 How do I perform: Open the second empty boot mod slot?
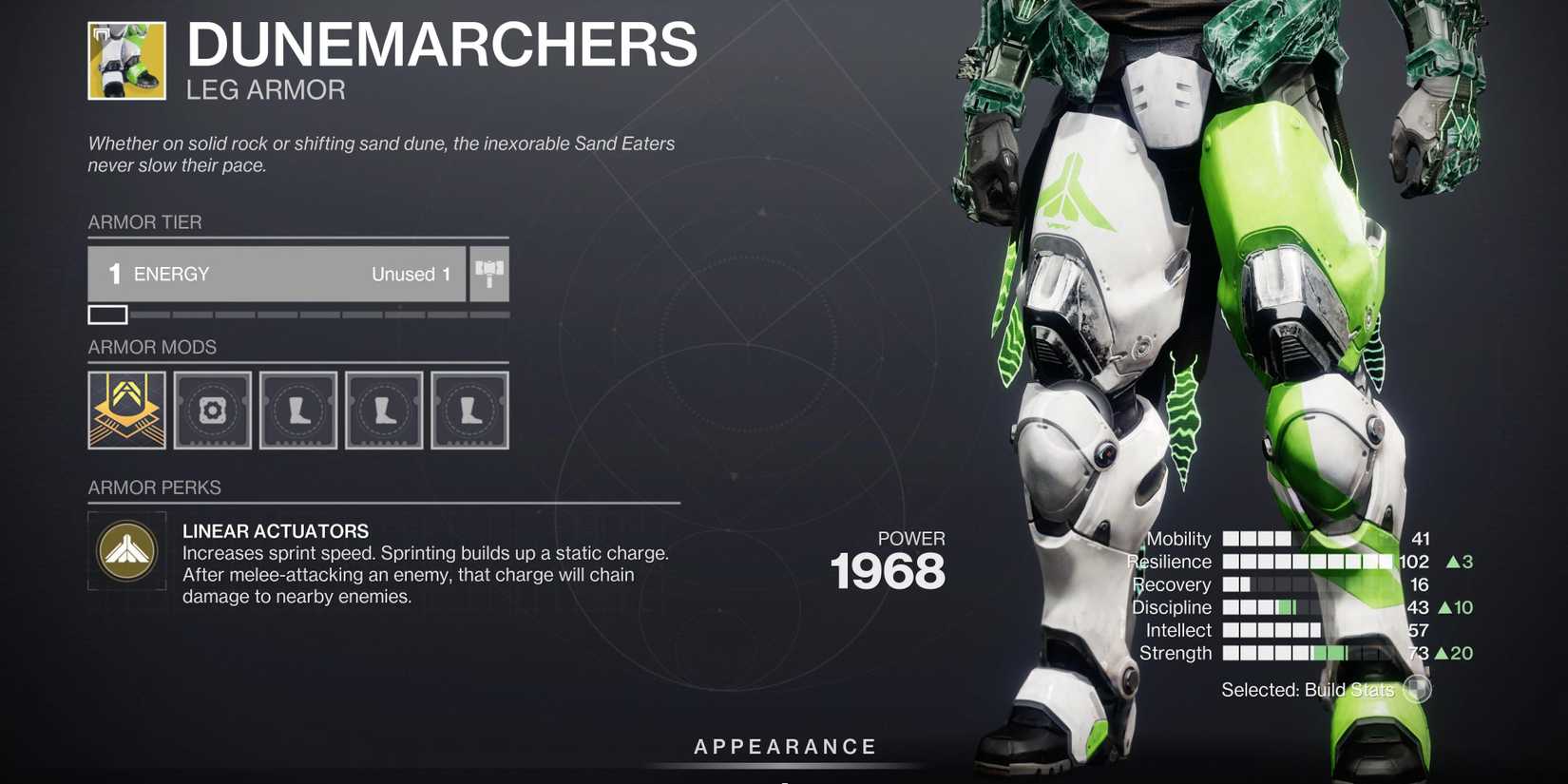tap(384, 410)
